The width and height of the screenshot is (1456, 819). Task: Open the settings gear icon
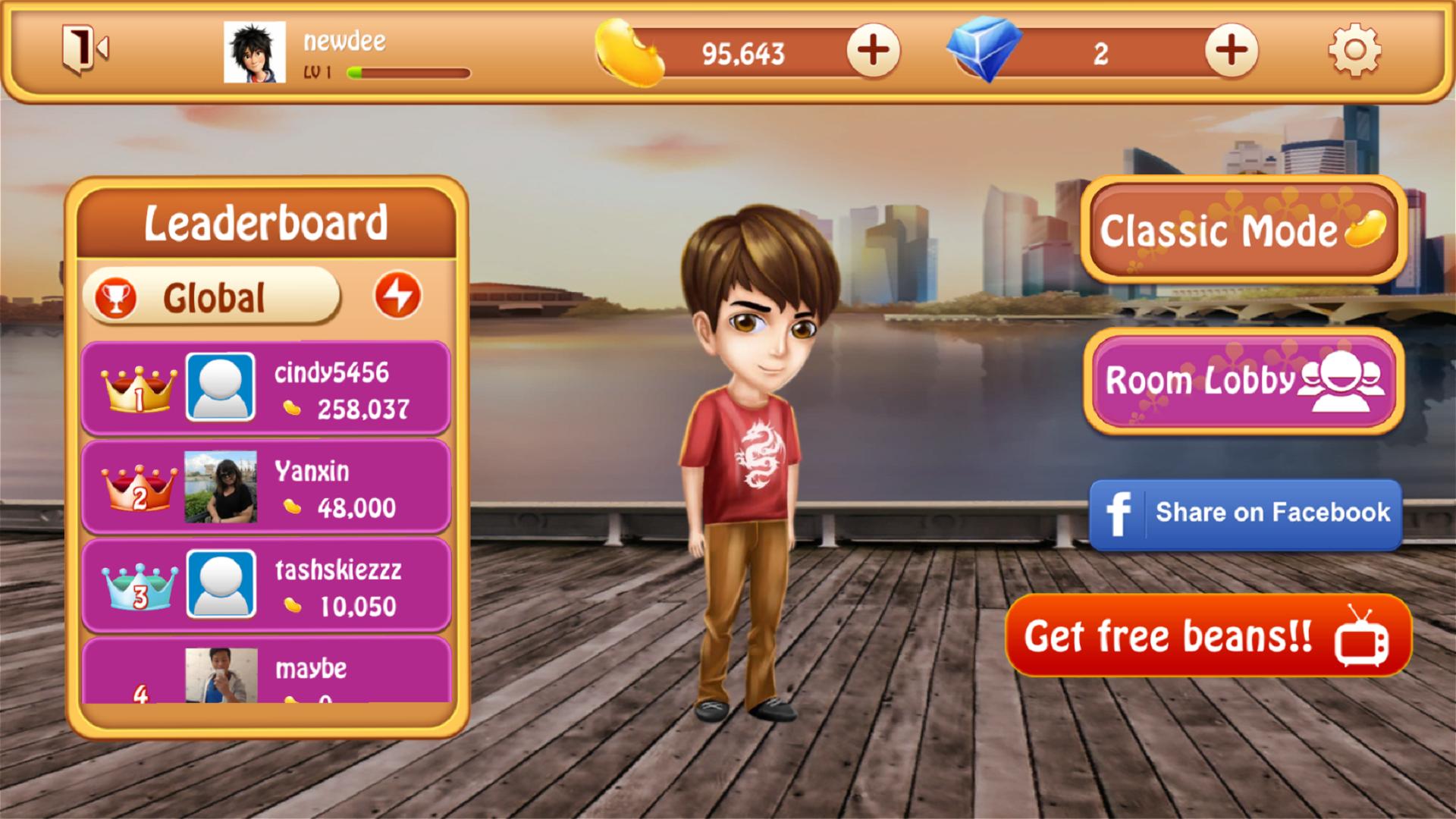(1354, 51)
